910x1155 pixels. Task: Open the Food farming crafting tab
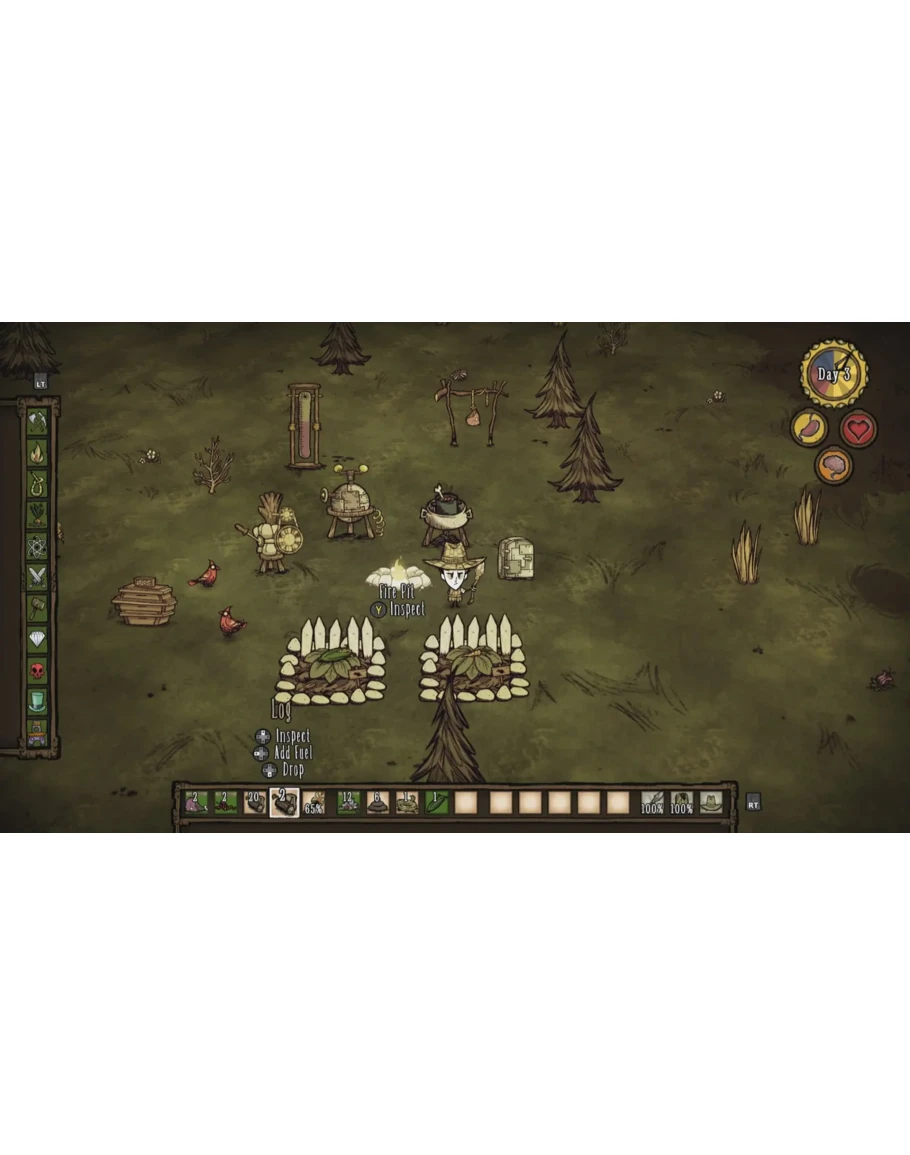coord(38,514)
